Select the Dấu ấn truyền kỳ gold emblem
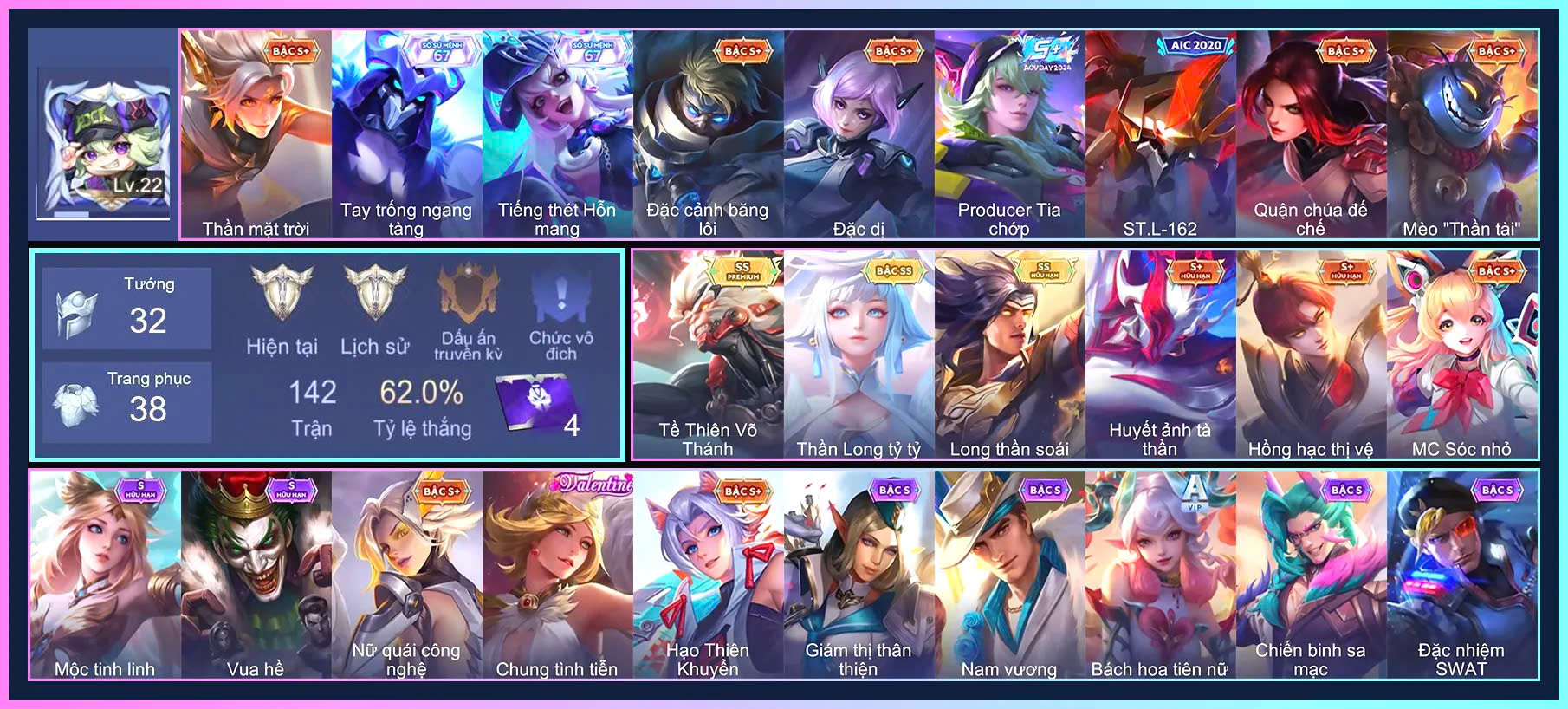 click(x=466, y=292)
